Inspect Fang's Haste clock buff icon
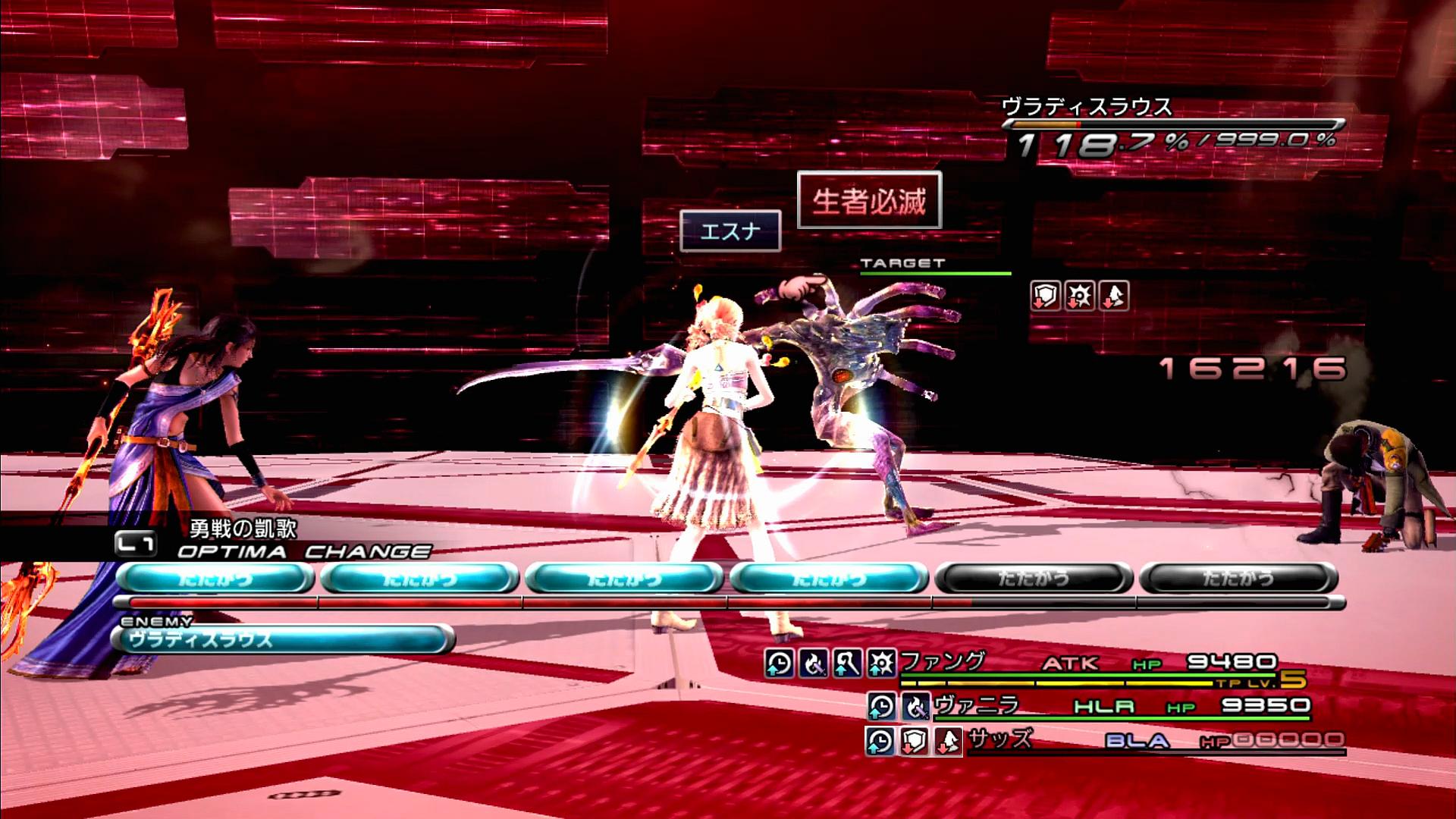1456x819 pixels. click(x=779, y=664)
